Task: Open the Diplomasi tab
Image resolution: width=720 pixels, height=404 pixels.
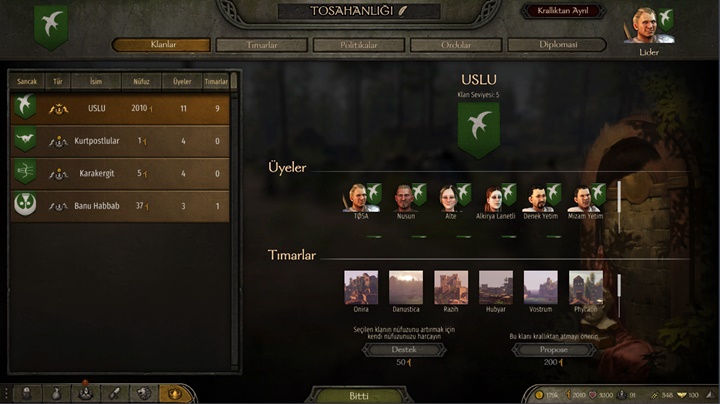Action: (x=555, y=45)
